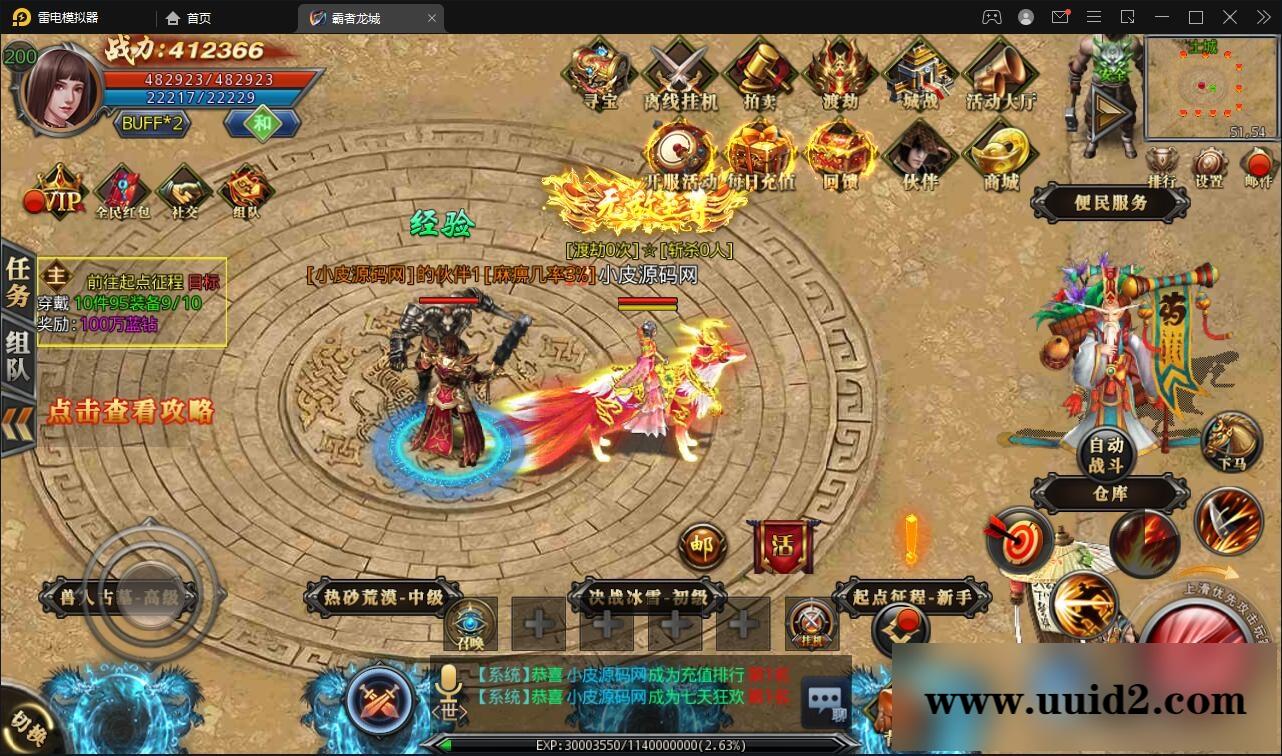Screen dimensions: 1282x756
Task: Toggle the 和 peace PK mode
Action: (x=260, y=124)
